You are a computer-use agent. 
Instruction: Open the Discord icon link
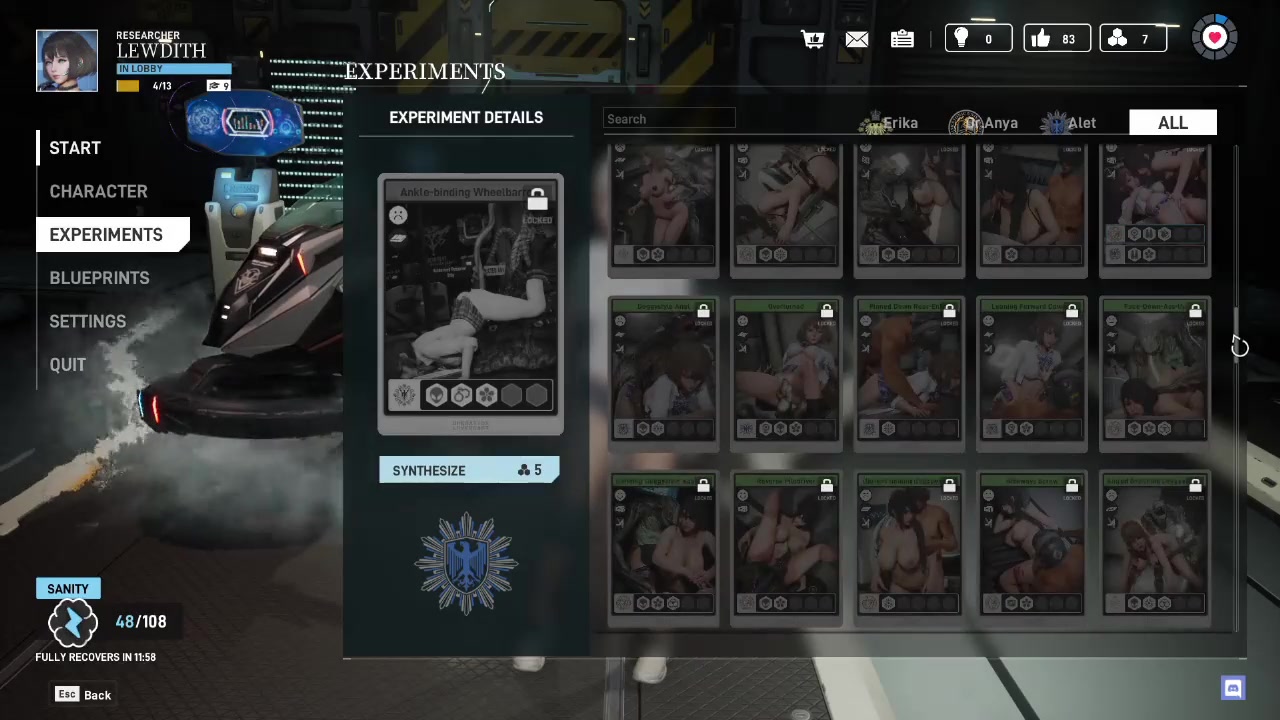tap(1233, 688)
